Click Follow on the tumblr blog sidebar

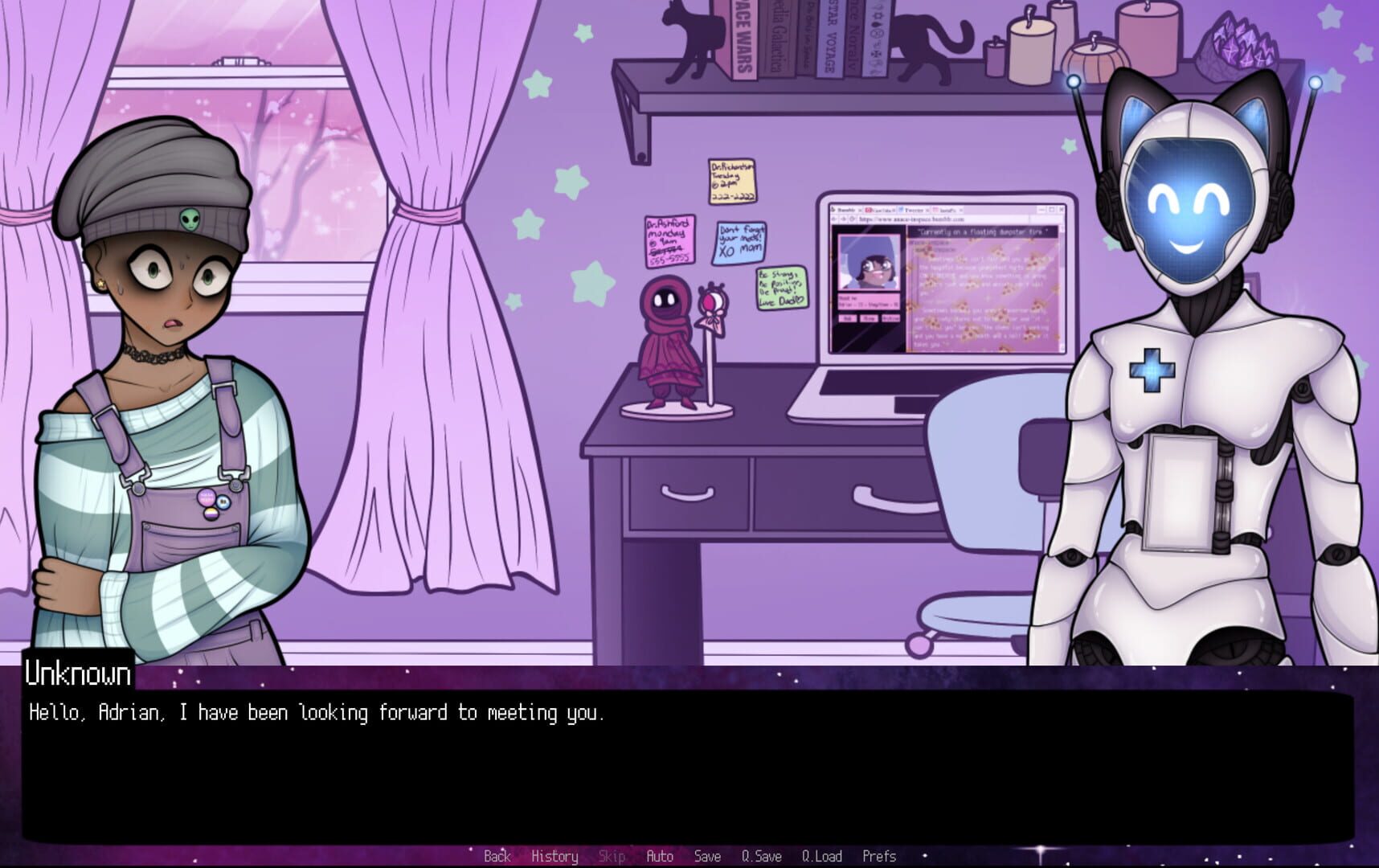click(x=870, y=318)
